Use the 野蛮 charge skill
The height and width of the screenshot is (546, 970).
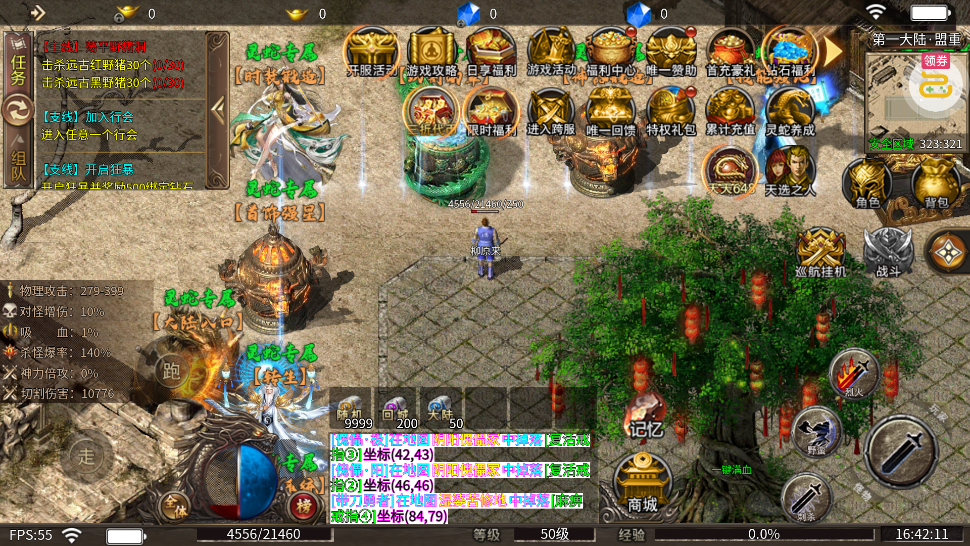[x=816, y=431]
